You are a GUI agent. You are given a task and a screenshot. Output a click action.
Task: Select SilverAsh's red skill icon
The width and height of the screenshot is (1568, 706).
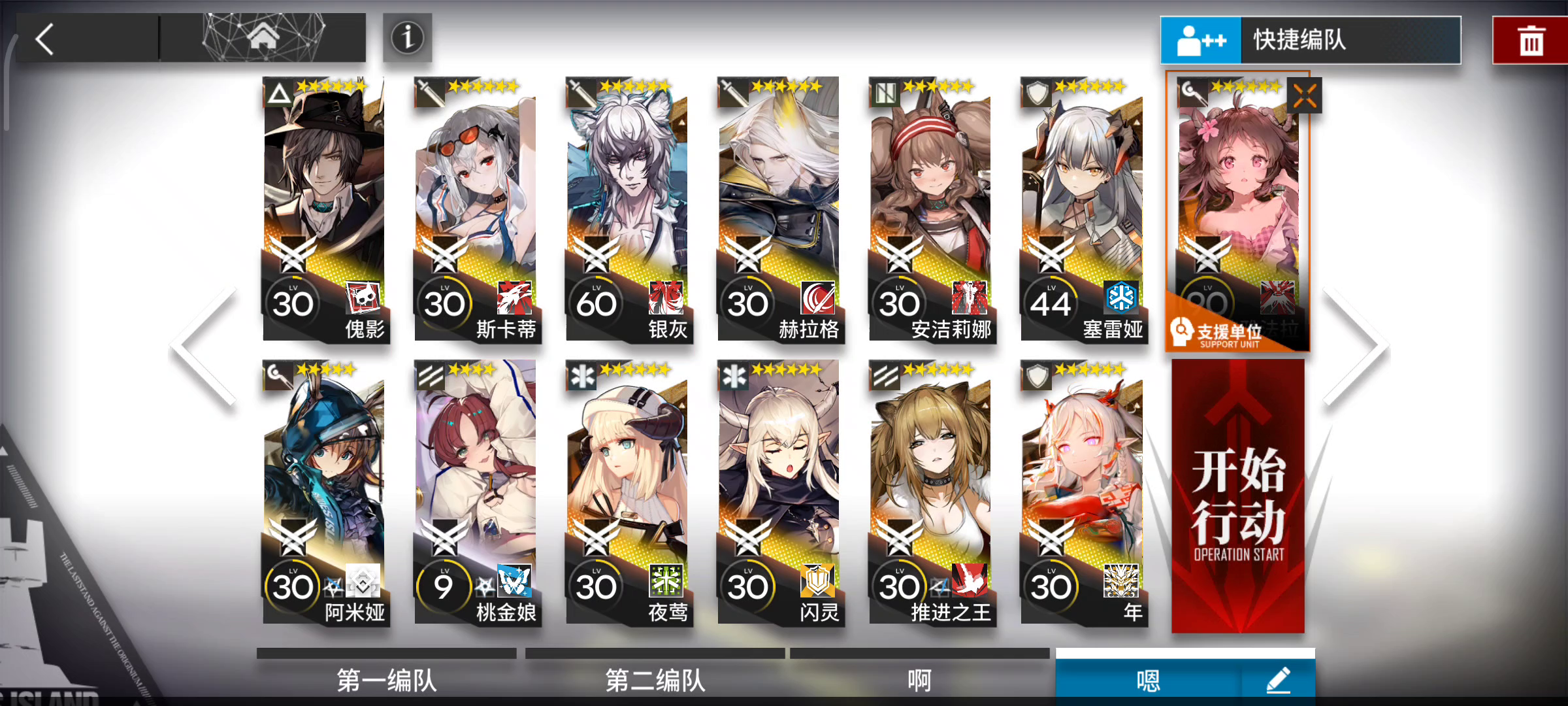tap(665, 297)
